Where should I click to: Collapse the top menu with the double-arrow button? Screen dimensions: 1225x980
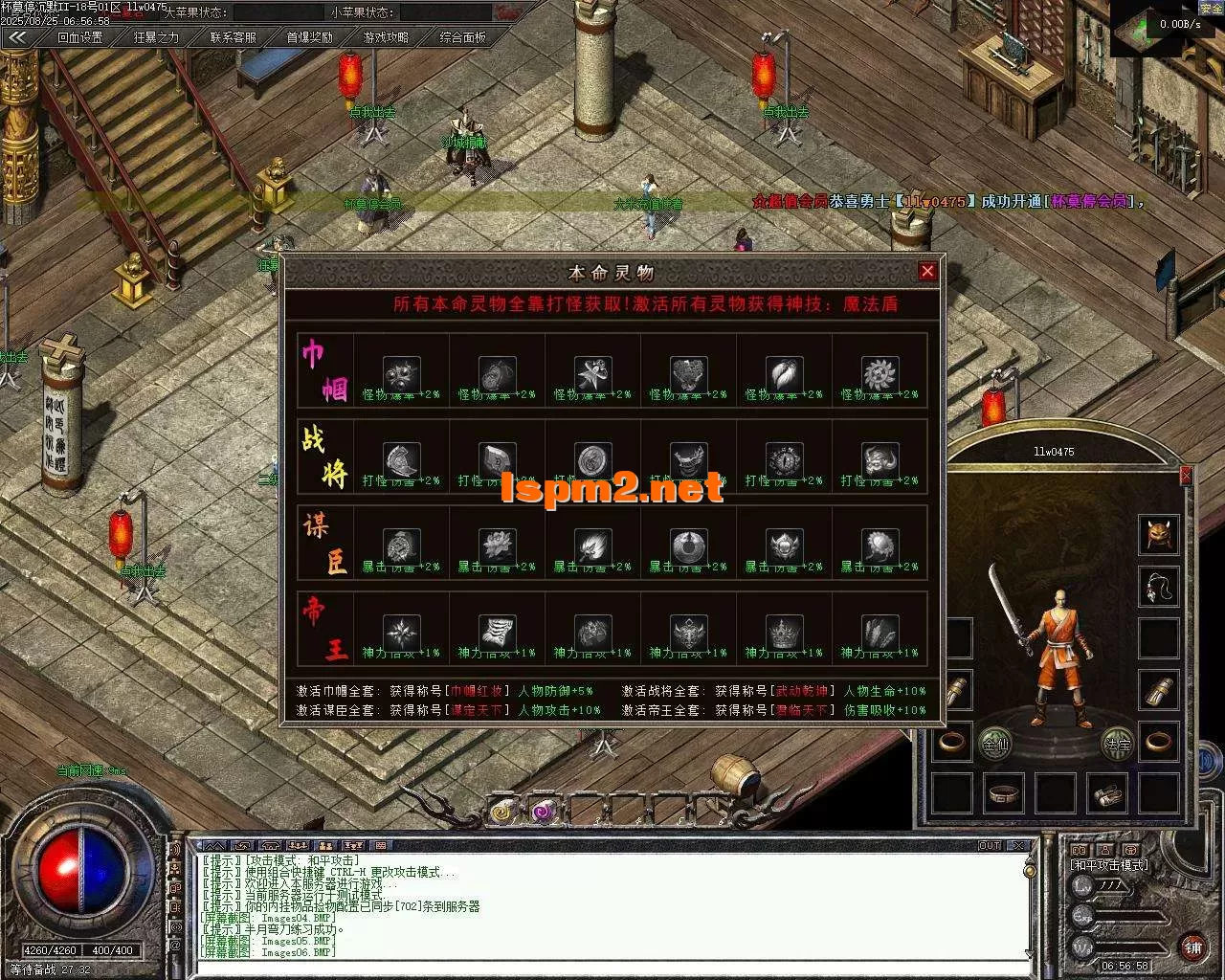point(18,37)
